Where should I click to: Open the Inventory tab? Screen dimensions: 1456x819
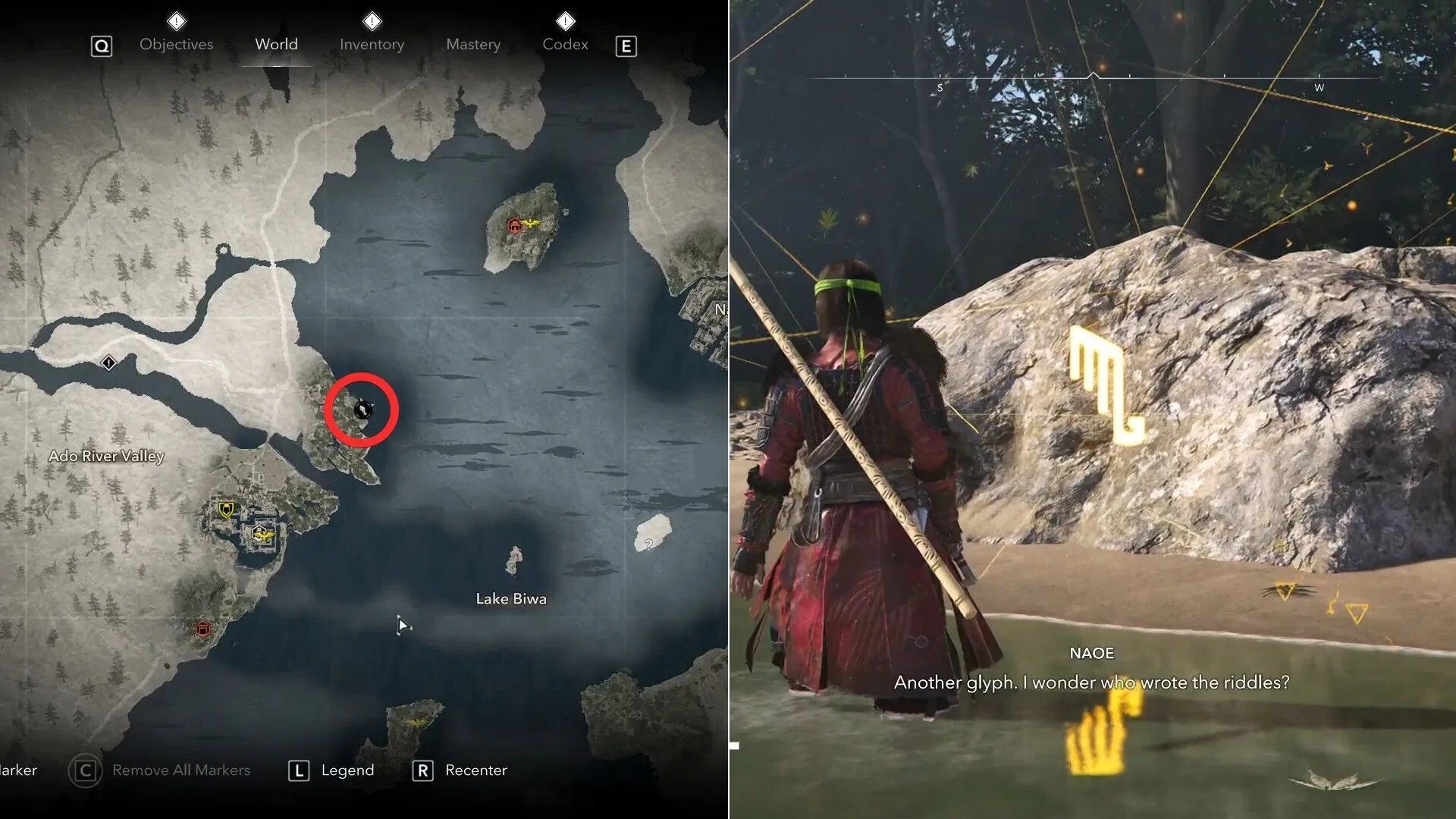[371, 44]
